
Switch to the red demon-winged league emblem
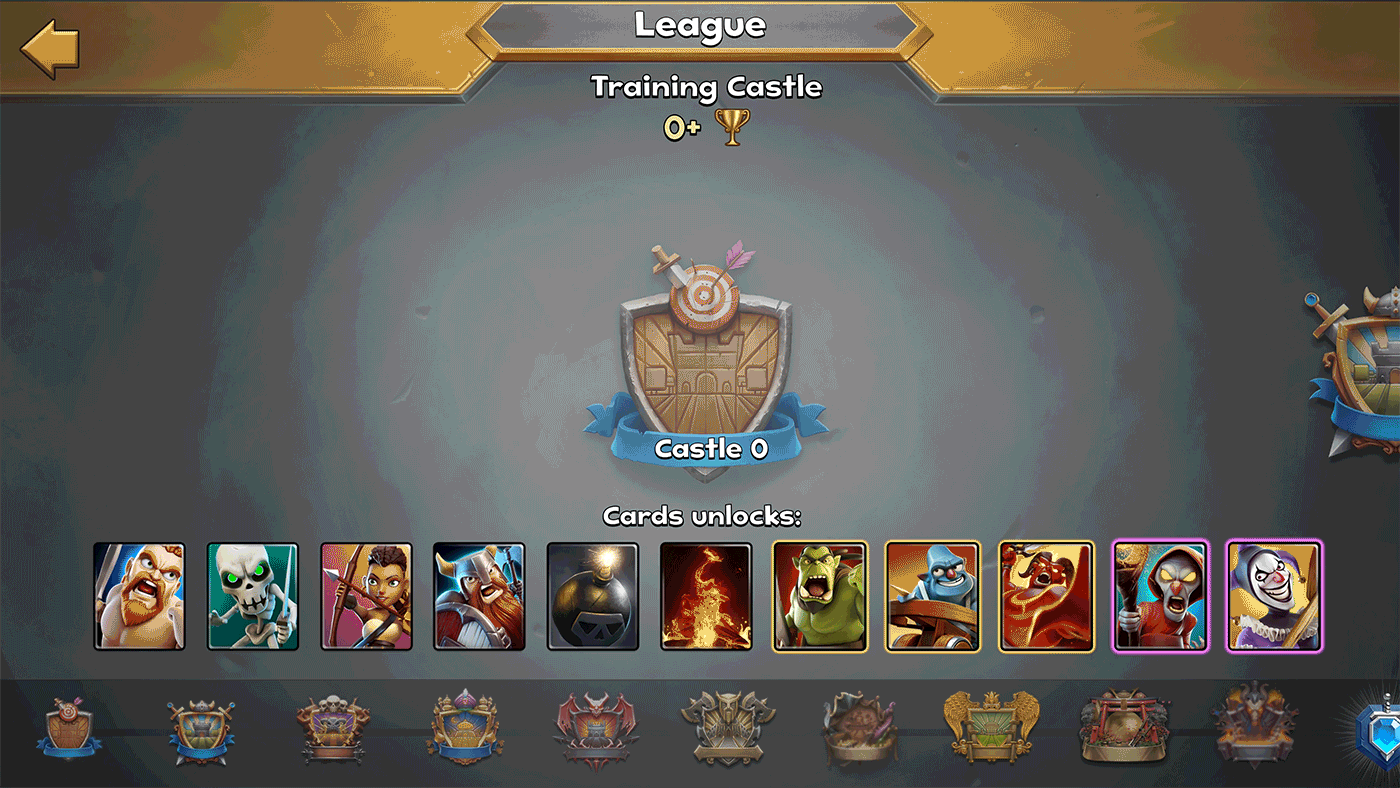click(597, 730)
